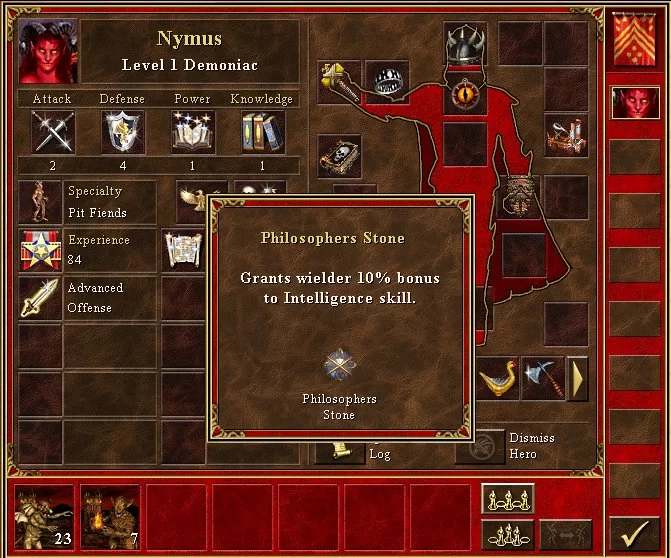
Task: Click the golden mace weapon slot
Action: 338,80
